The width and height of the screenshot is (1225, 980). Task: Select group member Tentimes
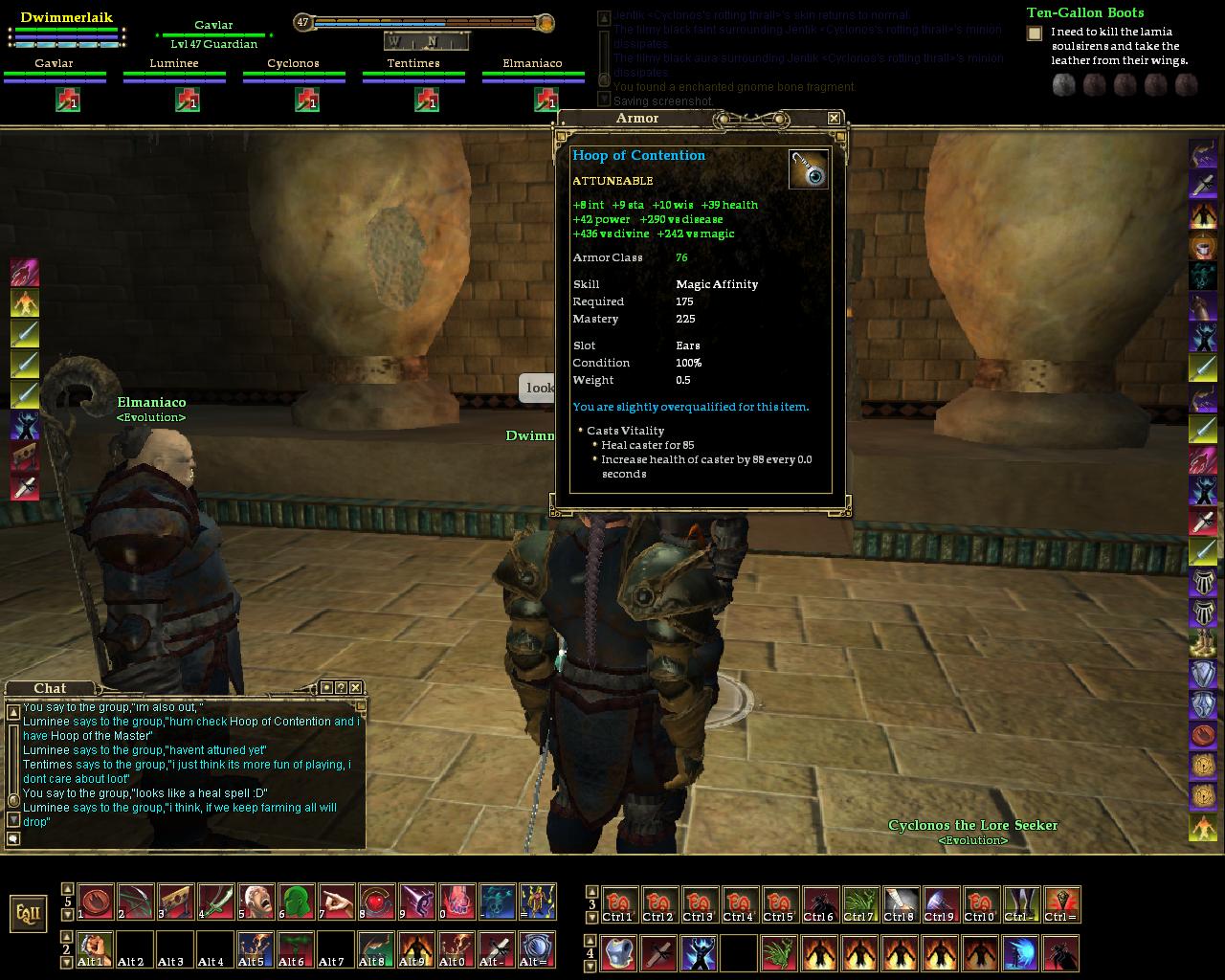[413, 64]
